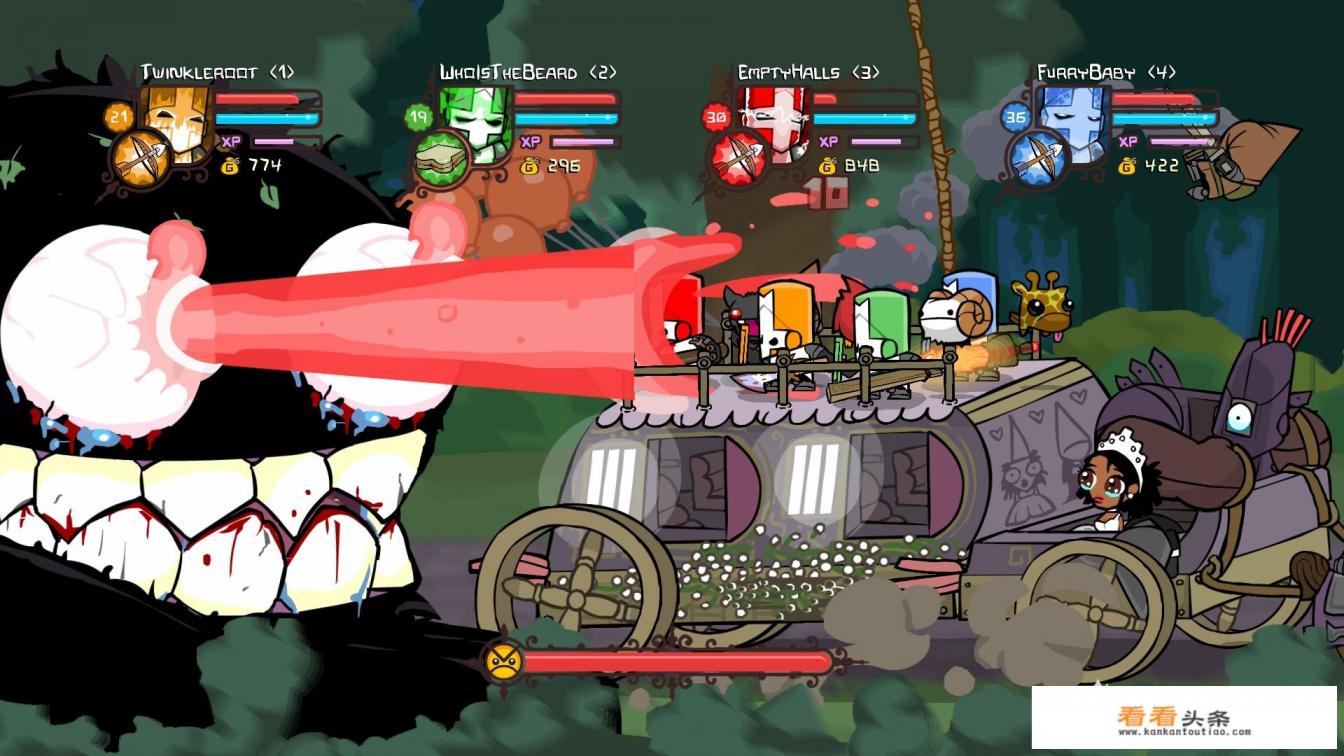Click Twinkleroot's orange bow item icon
The image size is (1344, 756).
point(140,159)
